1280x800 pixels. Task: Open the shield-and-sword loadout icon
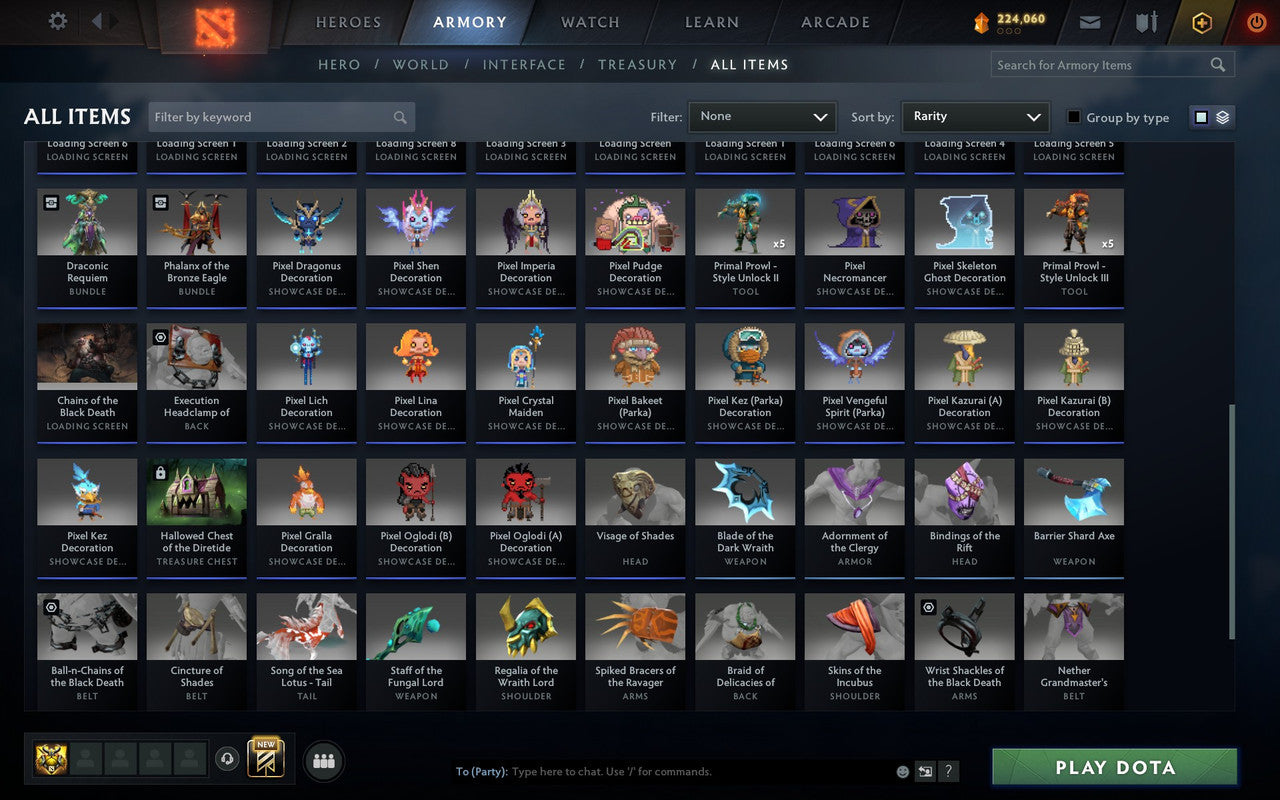click(1145, 21)
